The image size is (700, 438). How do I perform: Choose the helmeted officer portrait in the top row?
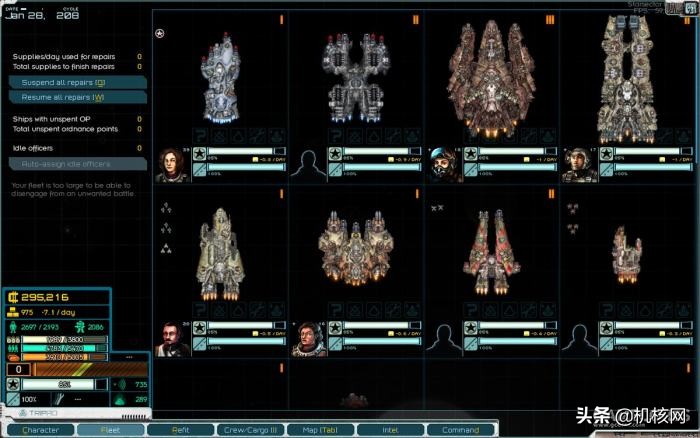coord(580,165)
